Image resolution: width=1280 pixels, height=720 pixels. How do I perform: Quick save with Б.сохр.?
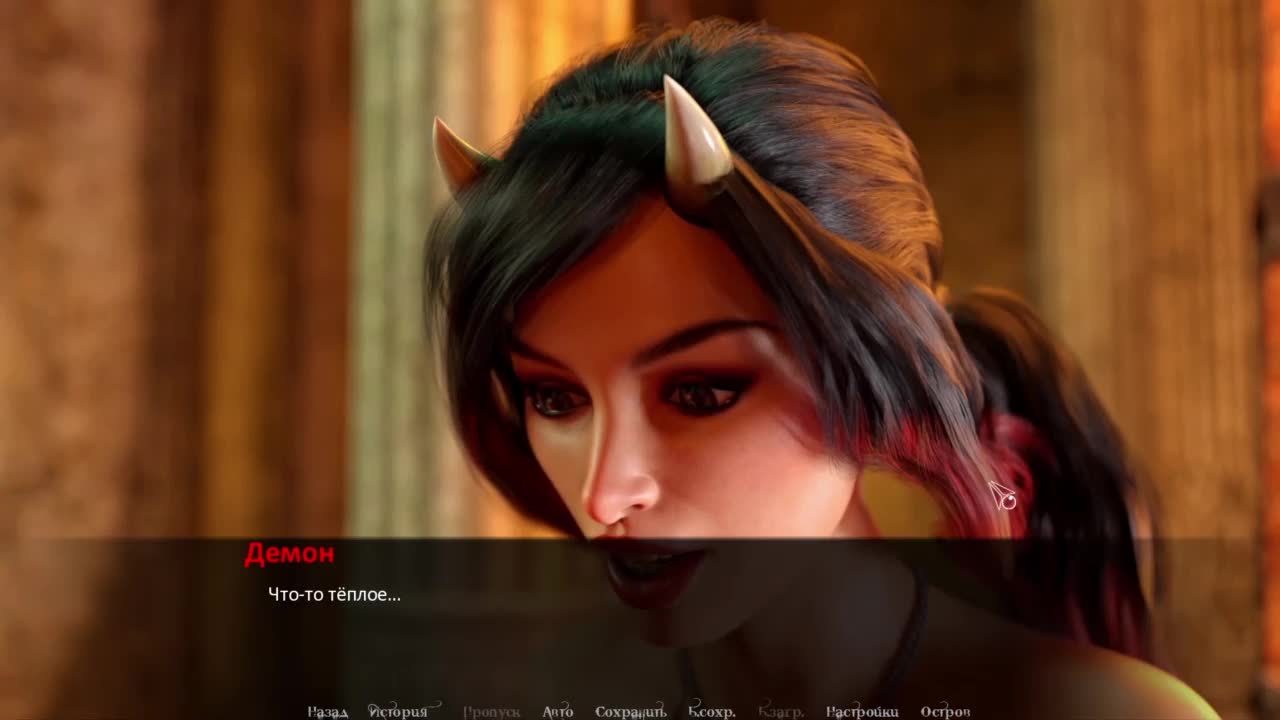[711, 711]
